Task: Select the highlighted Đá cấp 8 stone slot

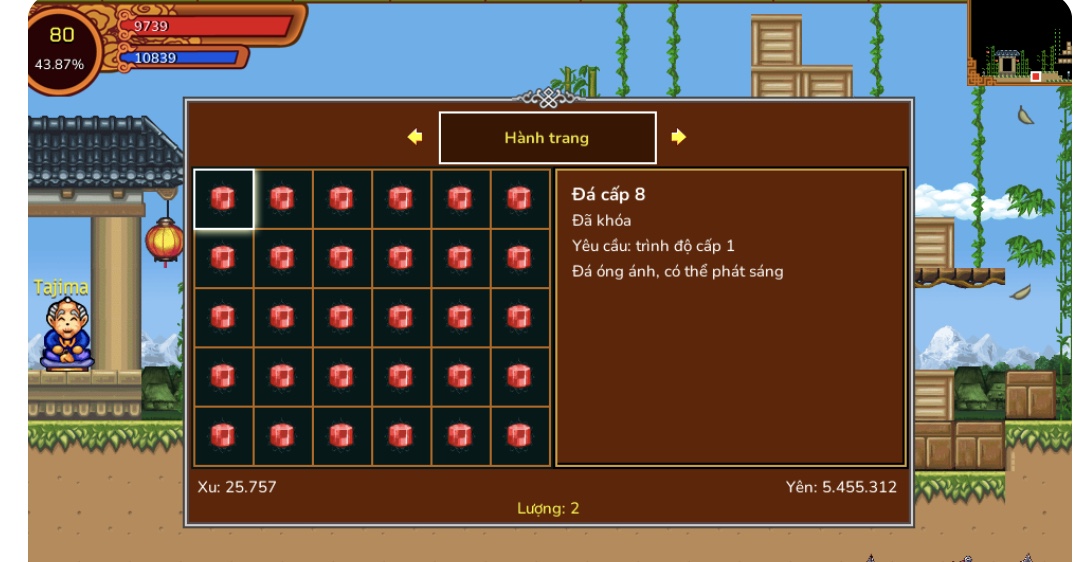Action: [223, 199]
